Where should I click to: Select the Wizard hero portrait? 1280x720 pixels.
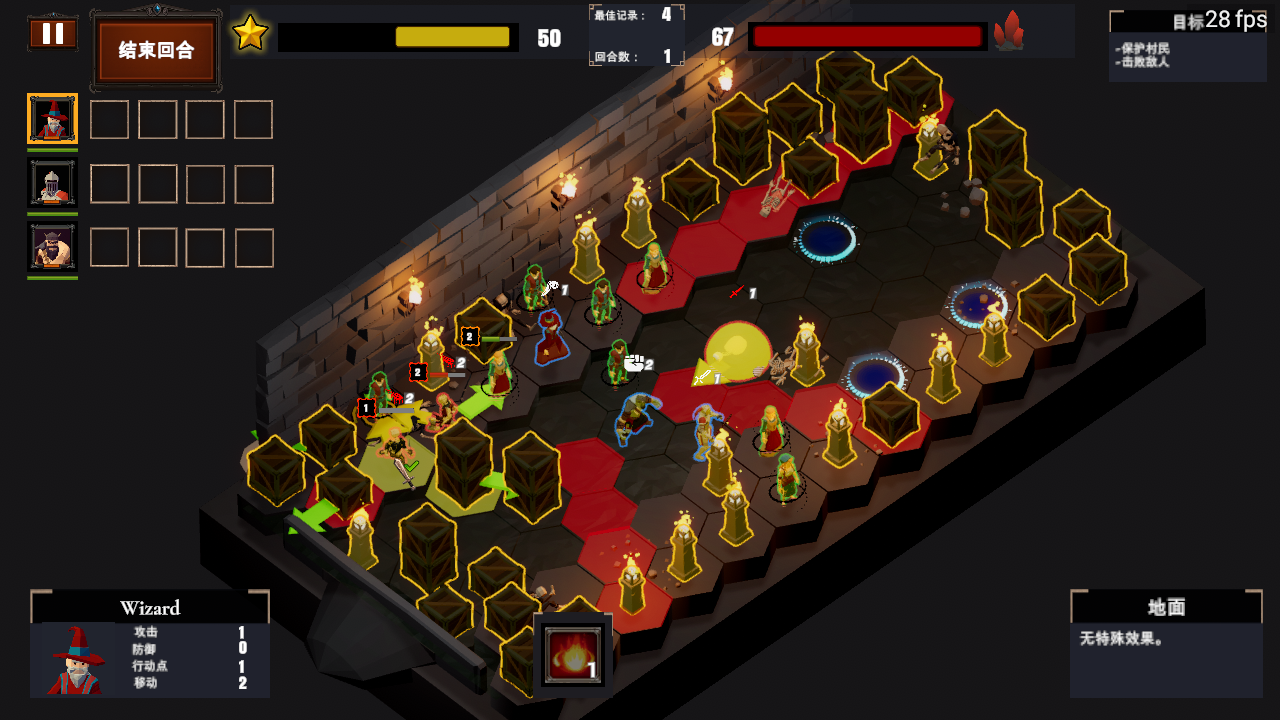(x=52, y=120)
